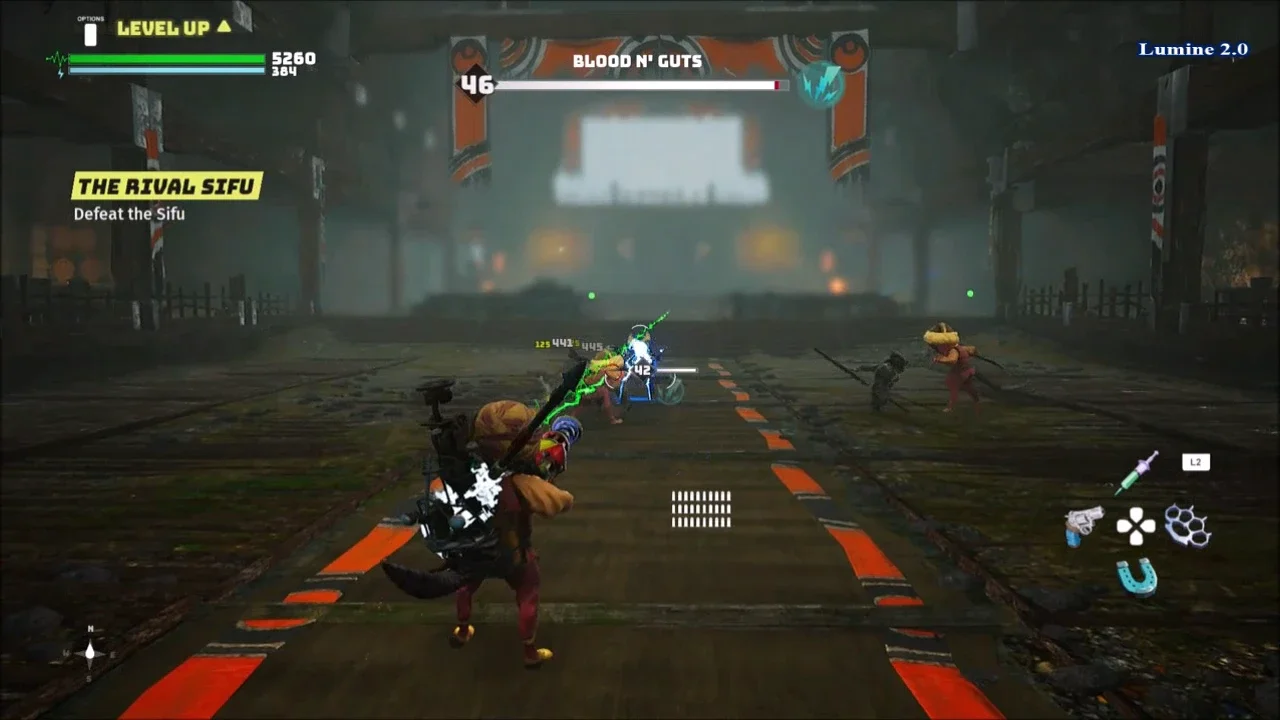This screenshot has width=1280, height=720.
Task: Choose the brass knuckles weapon icon
Action: [x=1188, y=525]
